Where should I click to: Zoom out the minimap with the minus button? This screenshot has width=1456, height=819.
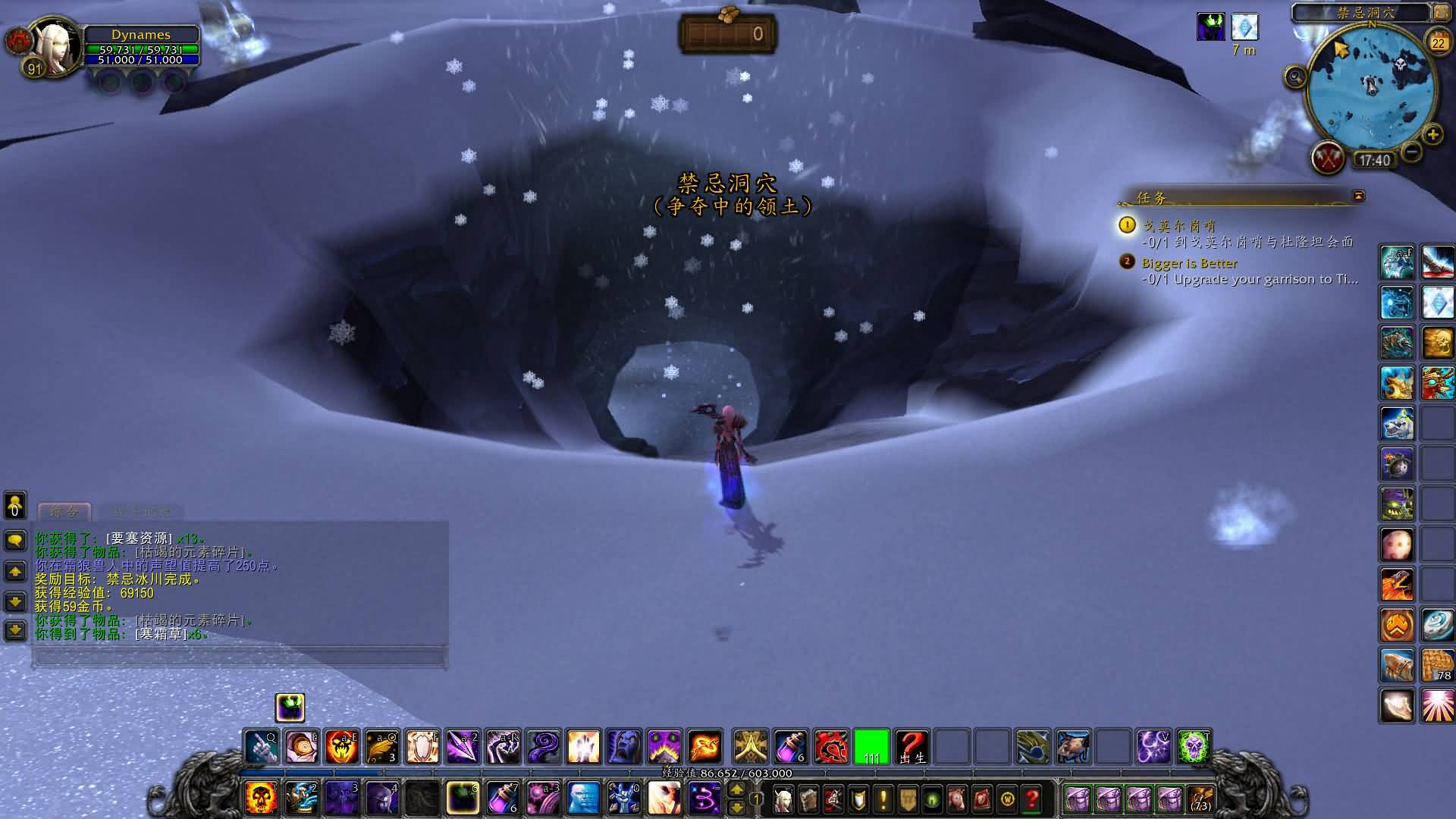(1411, 152)
